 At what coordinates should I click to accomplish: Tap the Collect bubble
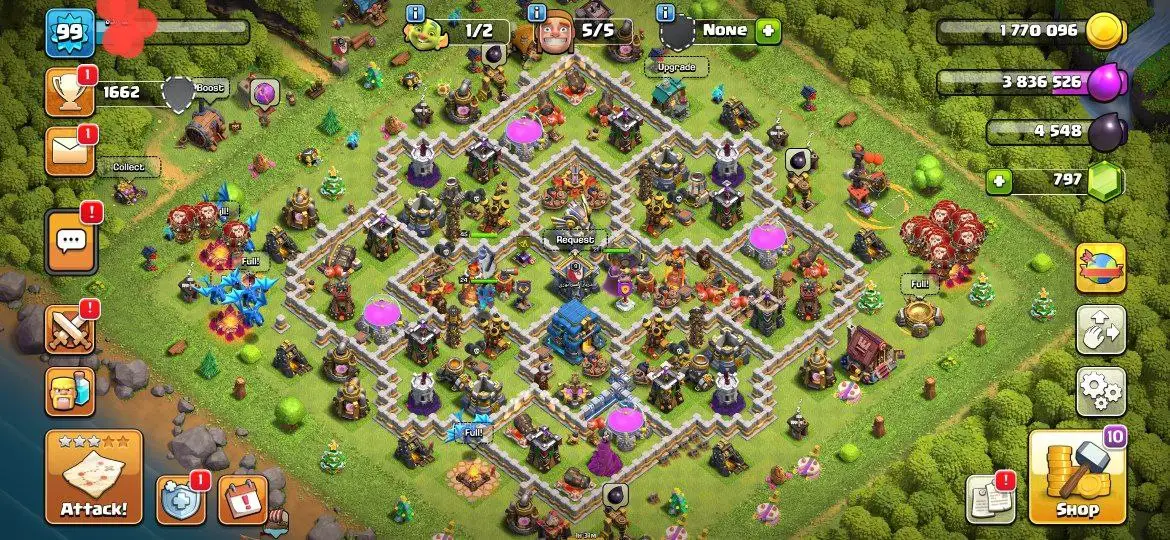point(128,167)
